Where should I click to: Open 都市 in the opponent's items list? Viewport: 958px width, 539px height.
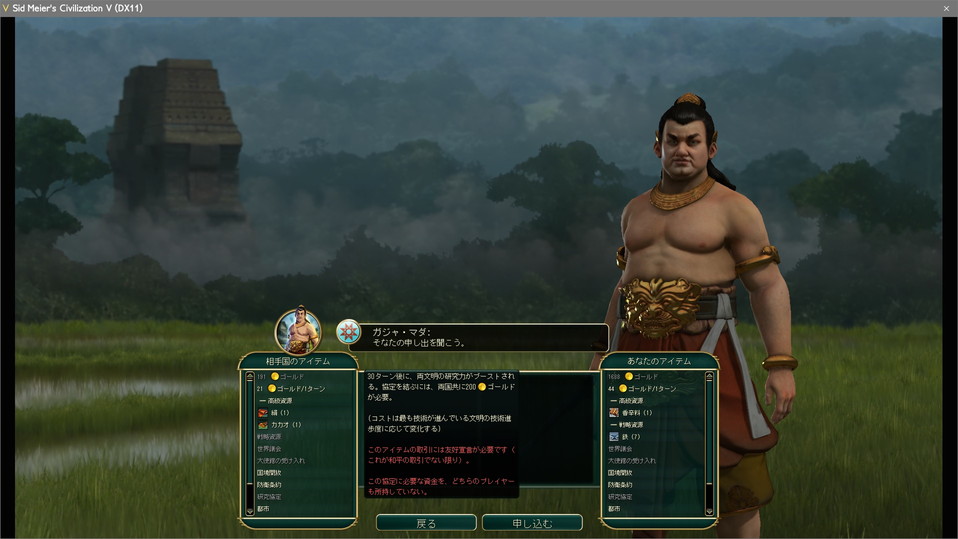[263, 508]
